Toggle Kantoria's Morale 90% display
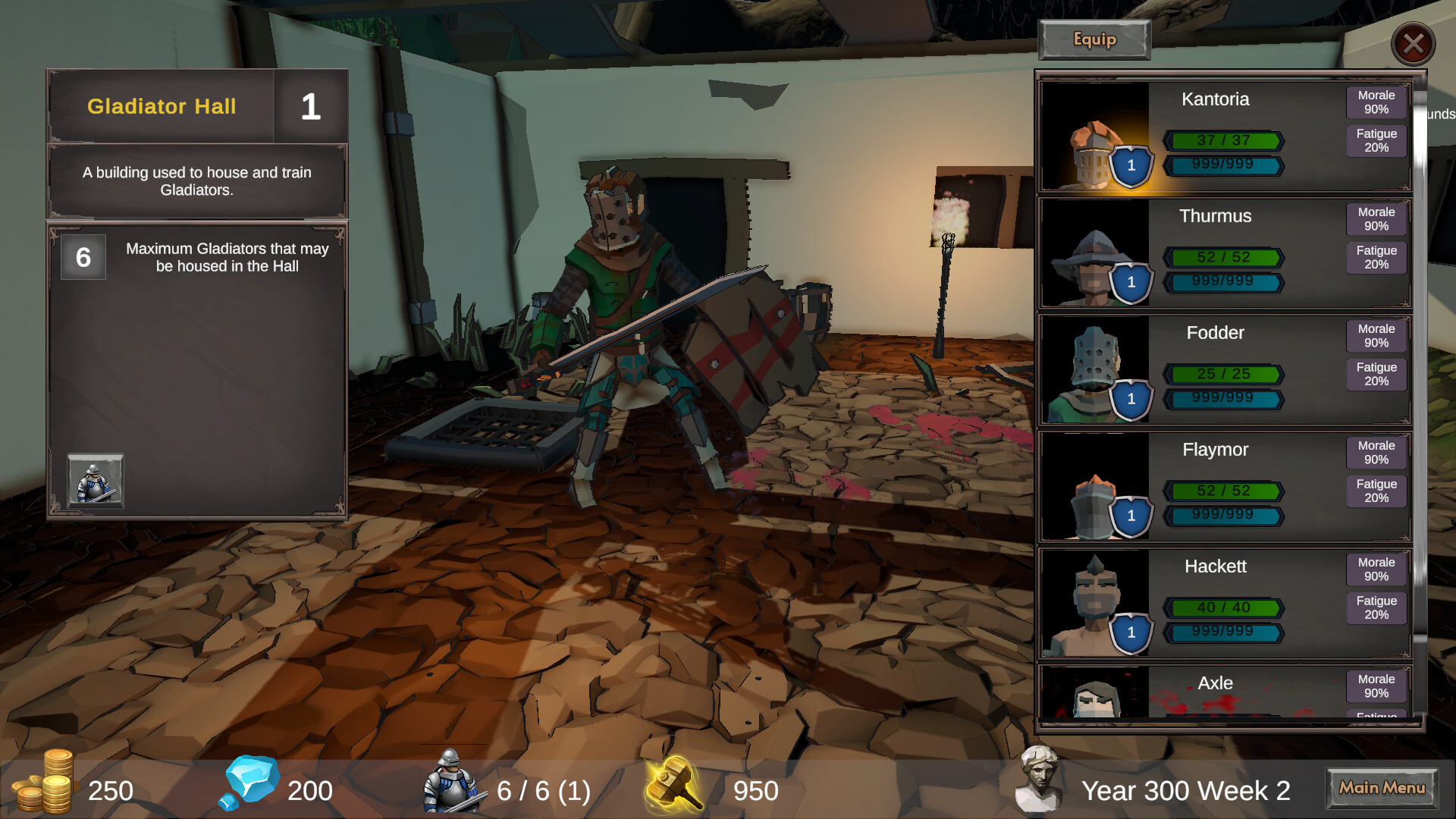This screenshot has width=1456, height=819. point(1376,102)
